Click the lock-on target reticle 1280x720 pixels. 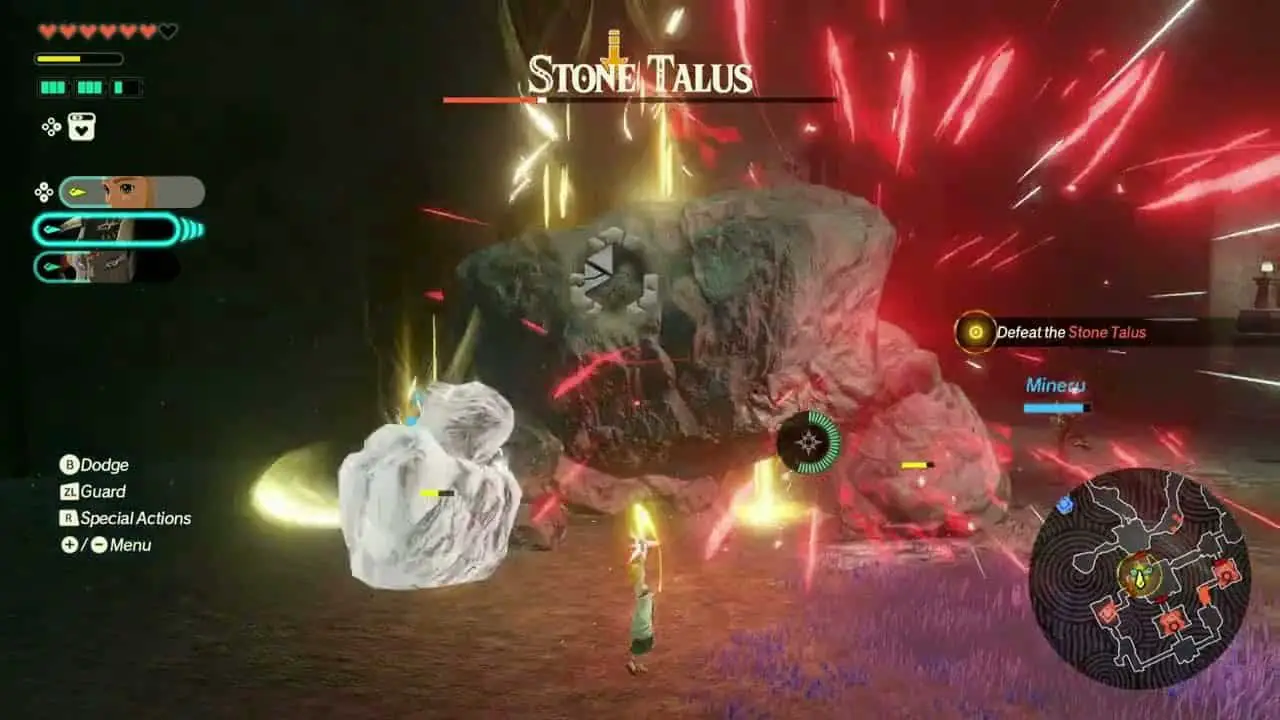click(x=809, y=441)
